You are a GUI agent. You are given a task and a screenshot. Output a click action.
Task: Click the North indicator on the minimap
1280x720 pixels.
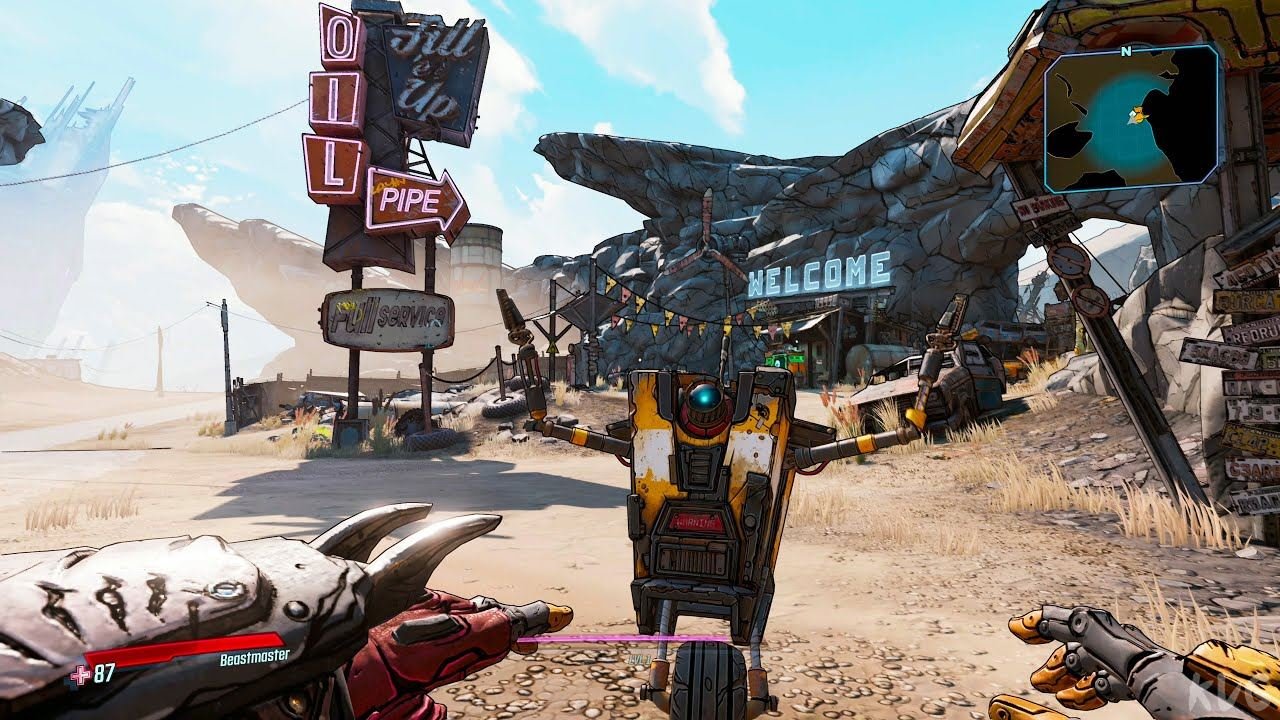[x=1126, y=52]
